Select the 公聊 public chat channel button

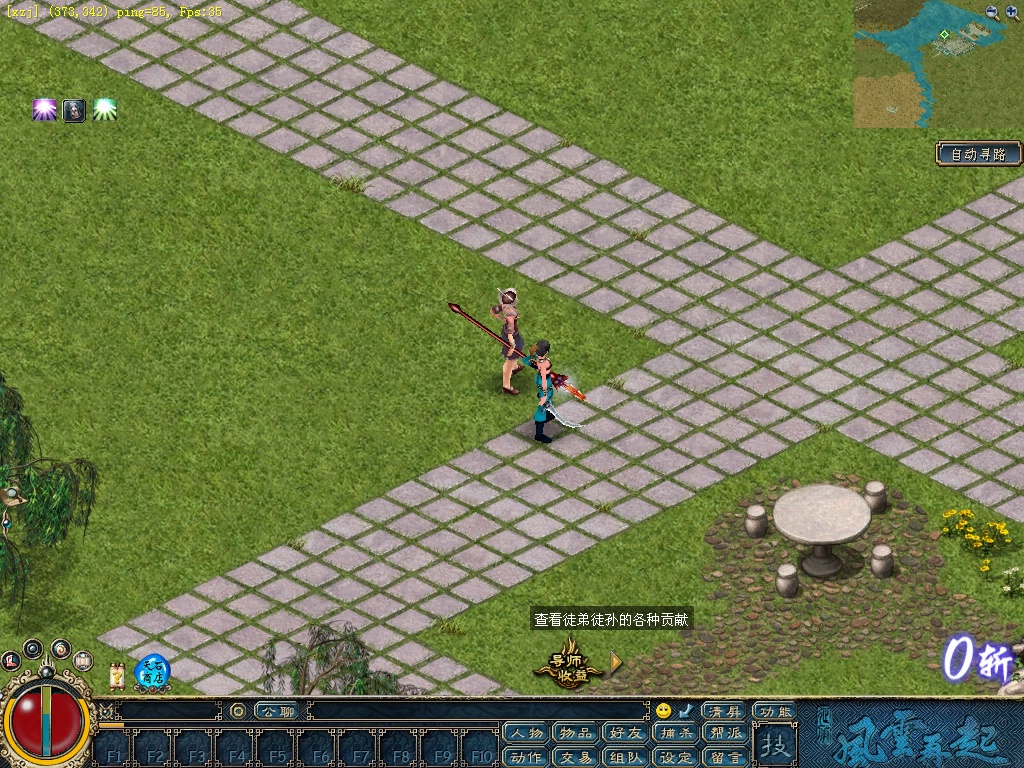pyautogui.click(x=277, y=711)
